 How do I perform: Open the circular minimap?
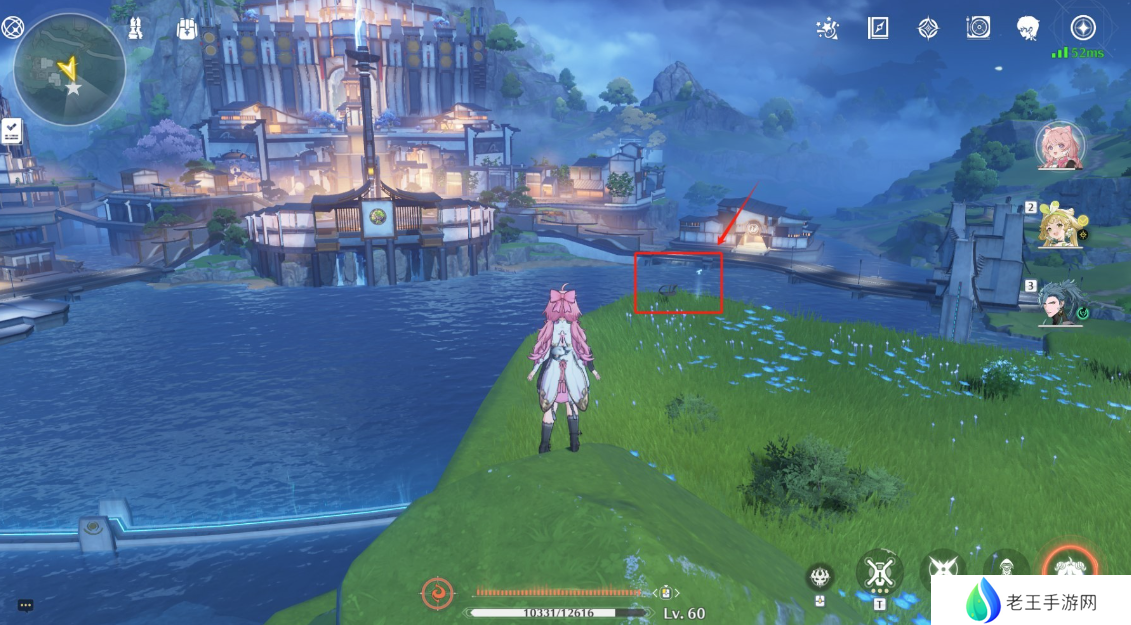[69, 68]
